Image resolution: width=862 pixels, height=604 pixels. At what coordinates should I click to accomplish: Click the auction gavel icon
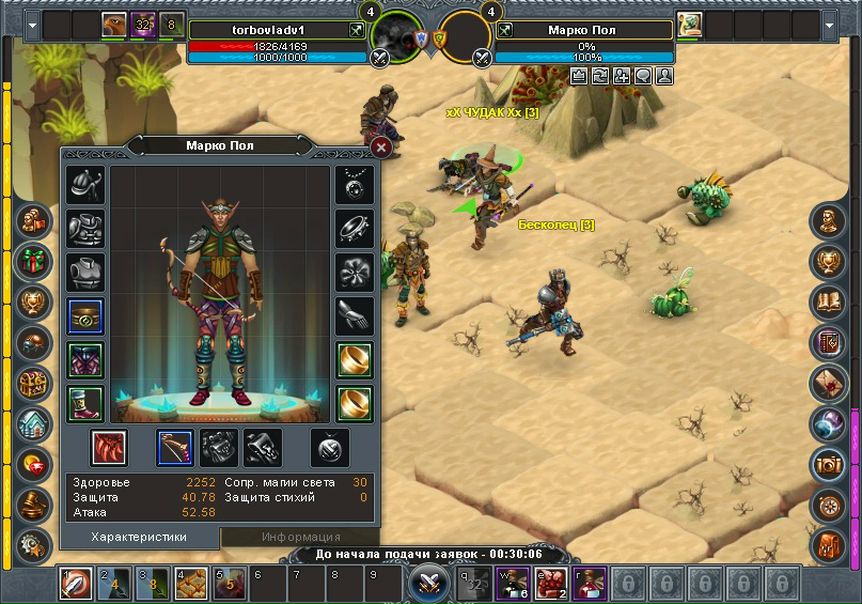point(34,503)
